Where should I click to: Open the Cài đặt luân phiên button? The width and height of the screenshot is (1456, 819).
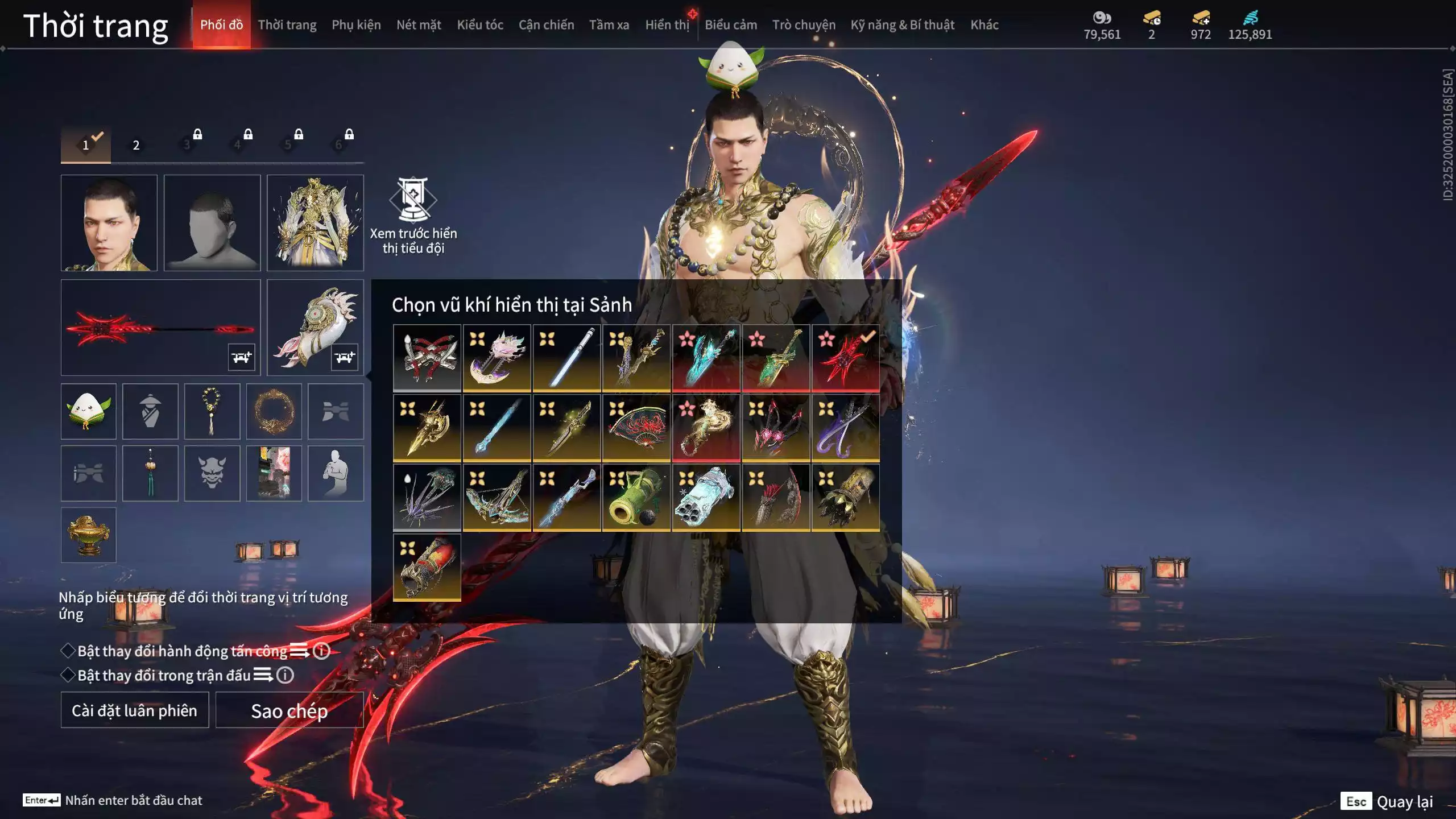point(135,710)
